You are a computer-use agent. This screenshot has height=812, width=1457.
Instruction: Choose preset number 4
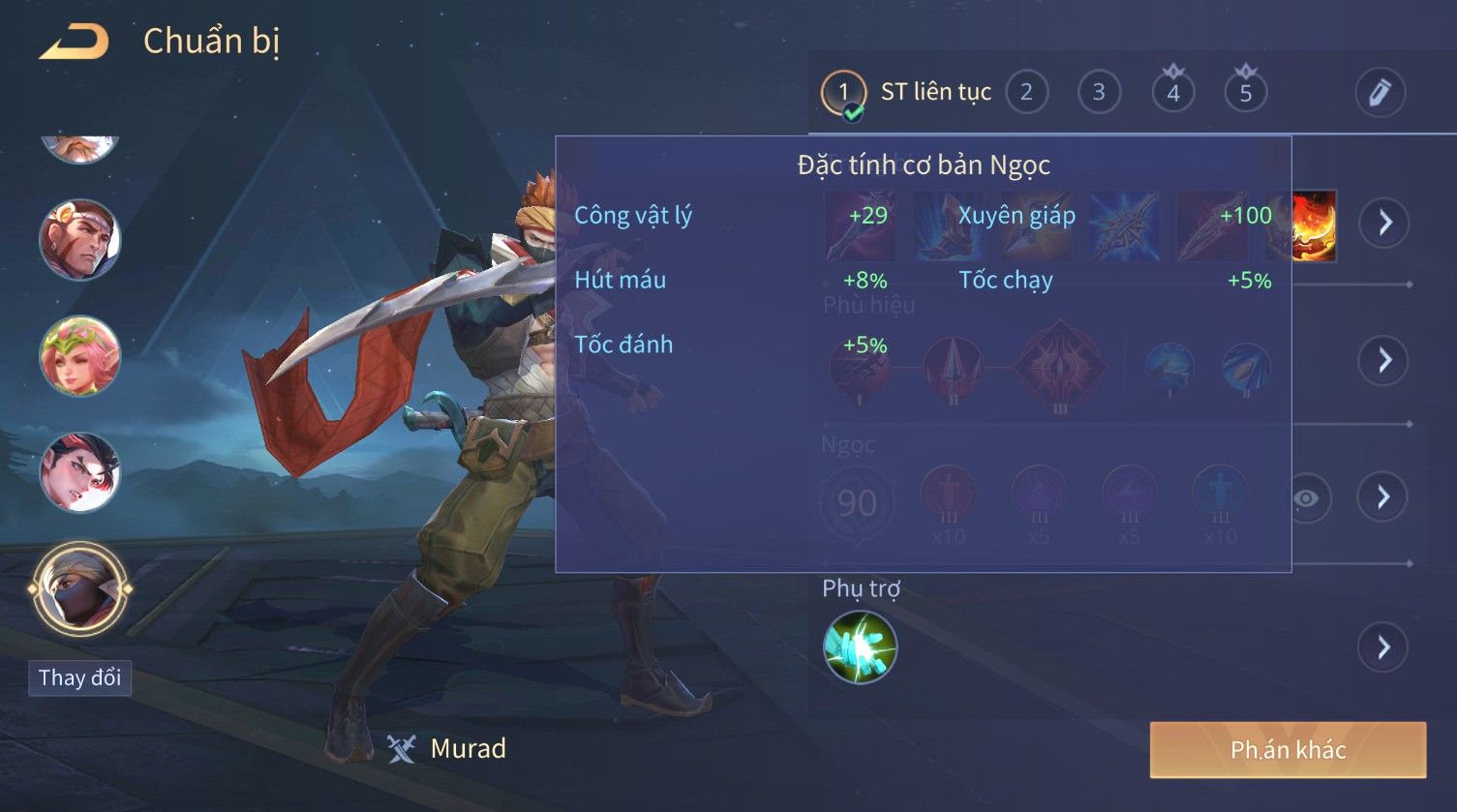coord(1172,93)
